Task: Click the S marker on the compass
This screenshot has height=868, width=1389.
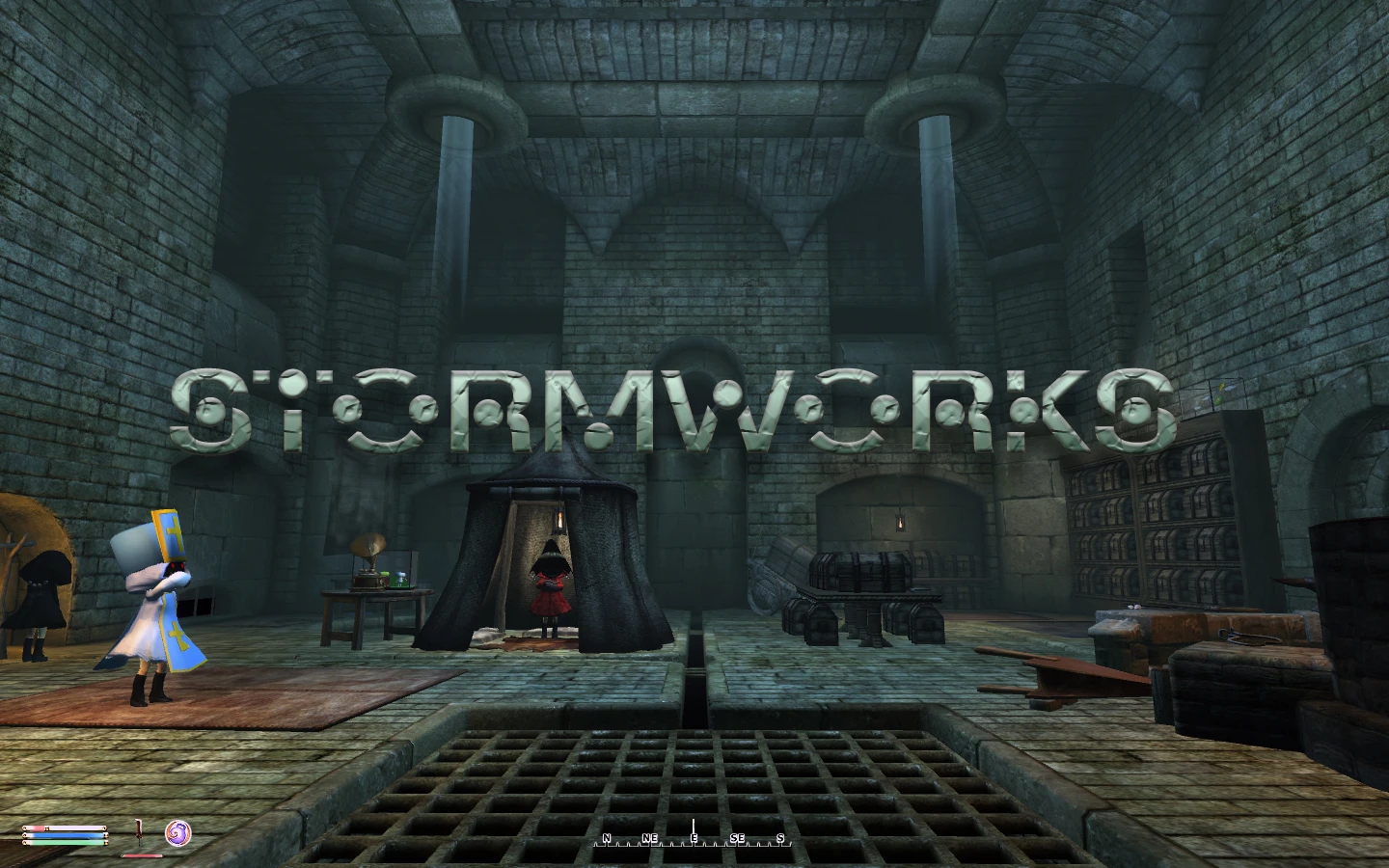Action: click(780, 837)
